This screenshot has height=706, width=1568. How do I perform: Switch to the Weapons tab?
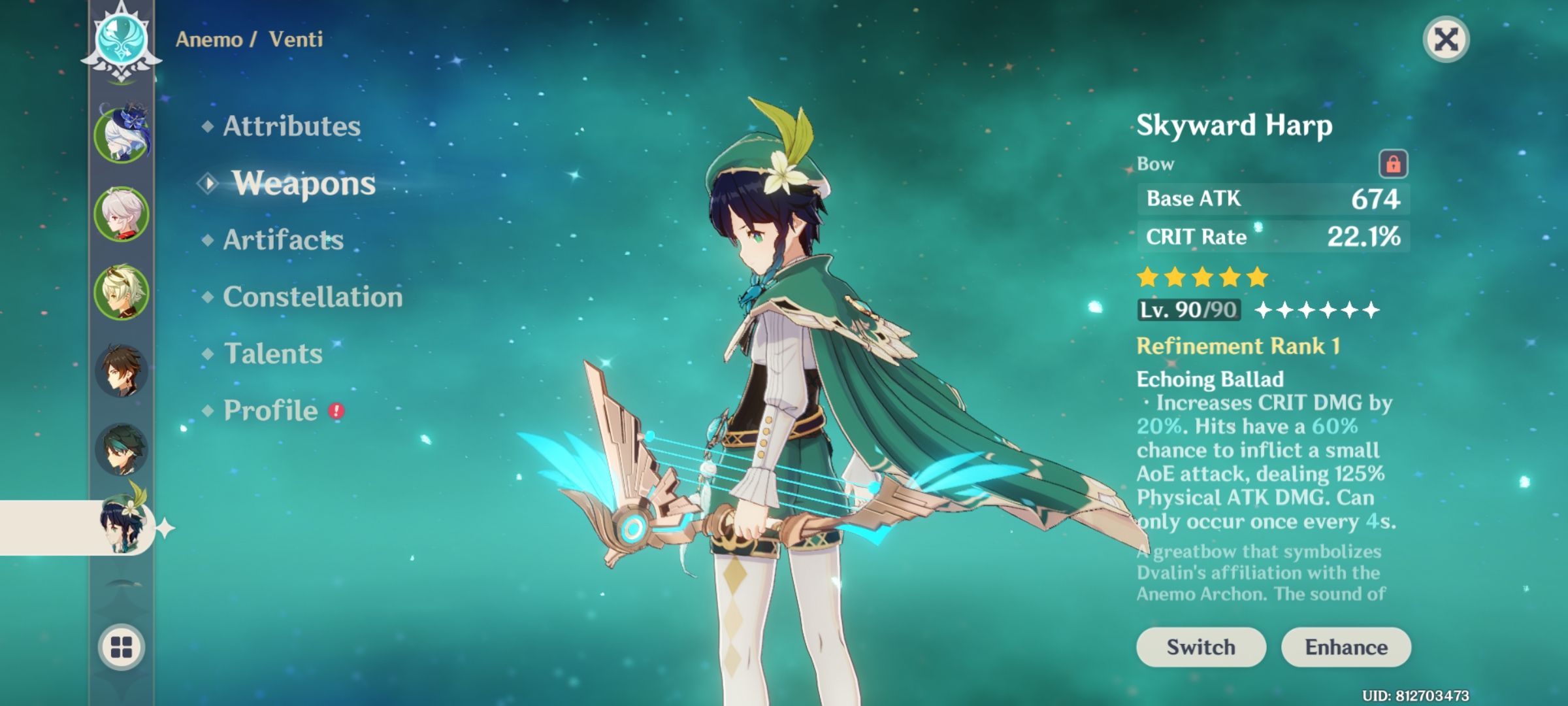[x=304, y=184]
